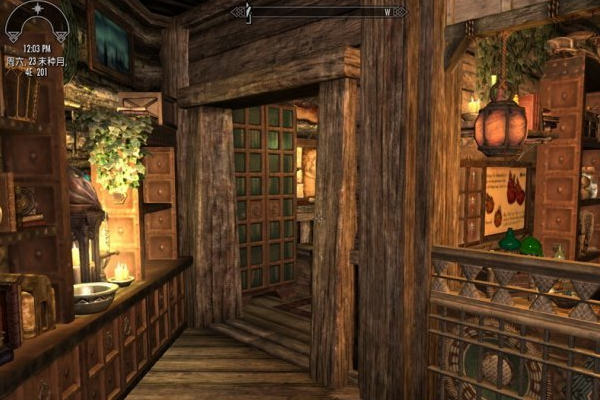Click the compass bar at the top
This screenshot has width=600, height=400.
[x=318, y=12]
